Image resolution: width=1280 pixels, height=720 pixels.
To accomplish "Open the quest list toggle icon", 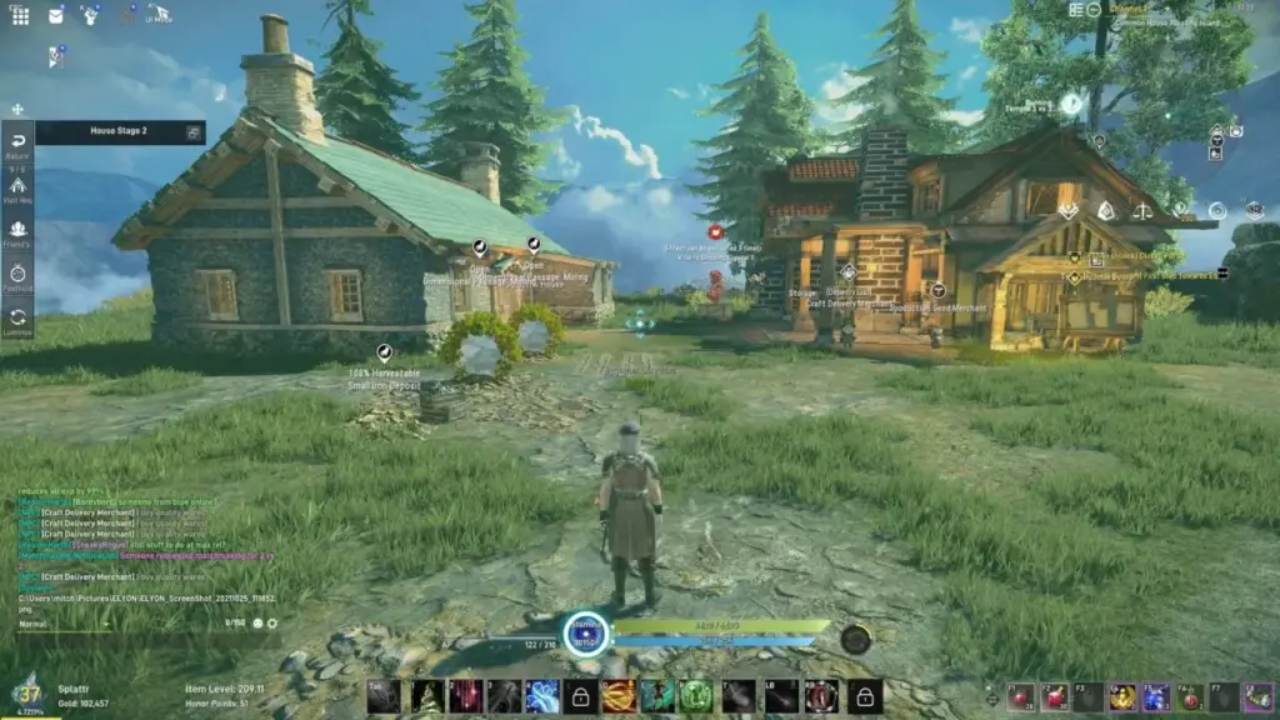I will 1077,9.
